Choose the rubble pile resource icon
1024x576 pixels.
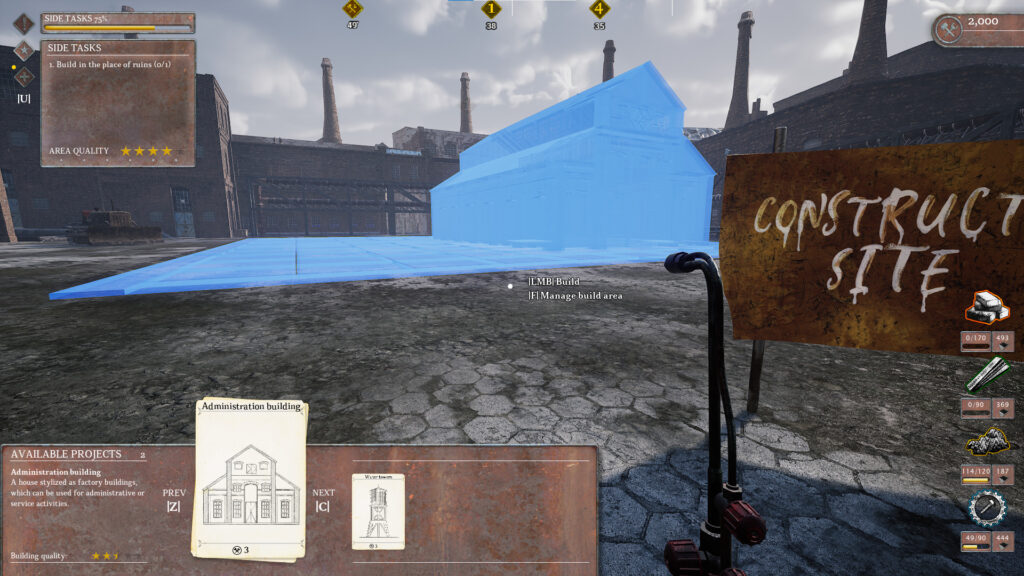click(986, 443)
